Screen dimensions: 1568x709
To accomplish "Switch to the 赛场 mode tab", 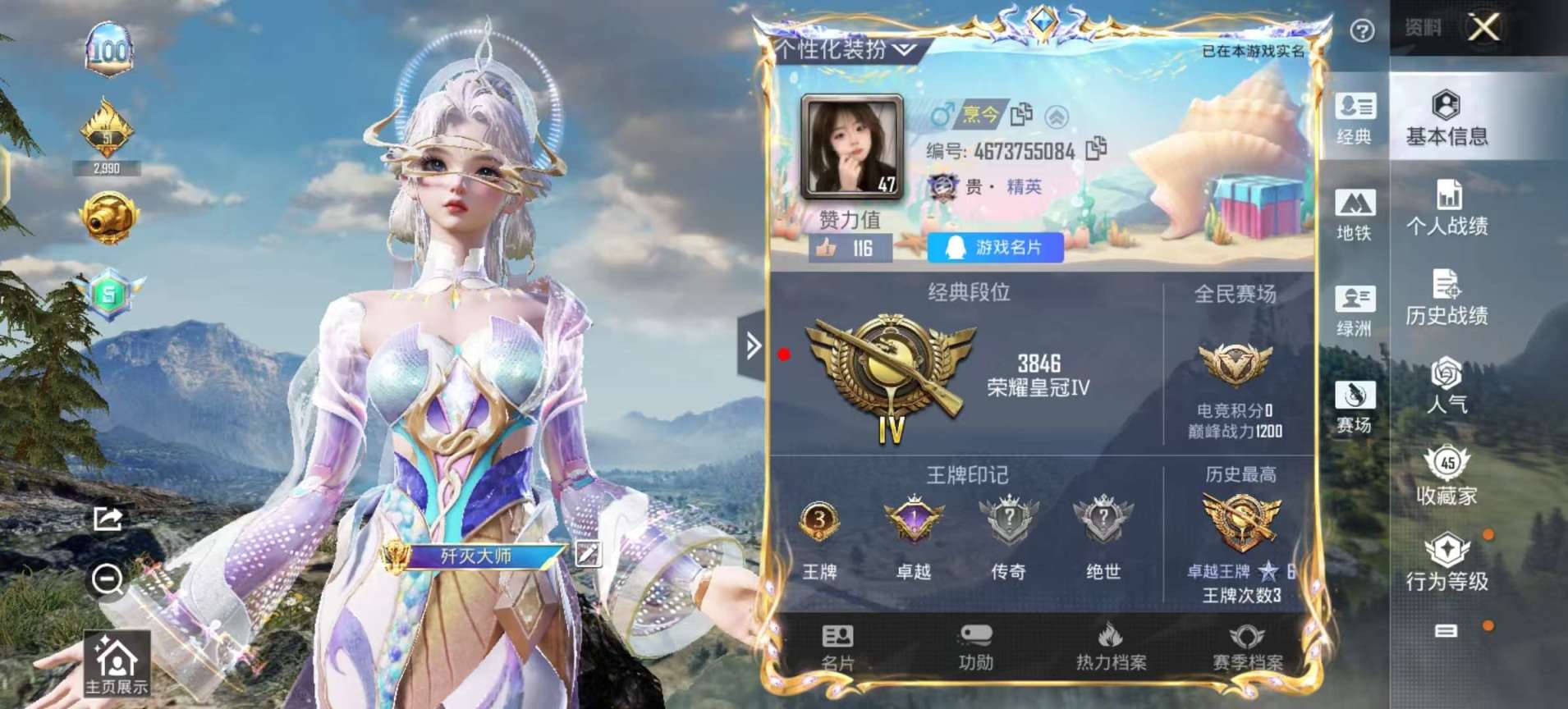I will pyautogui.click(x=1354, y=407).
